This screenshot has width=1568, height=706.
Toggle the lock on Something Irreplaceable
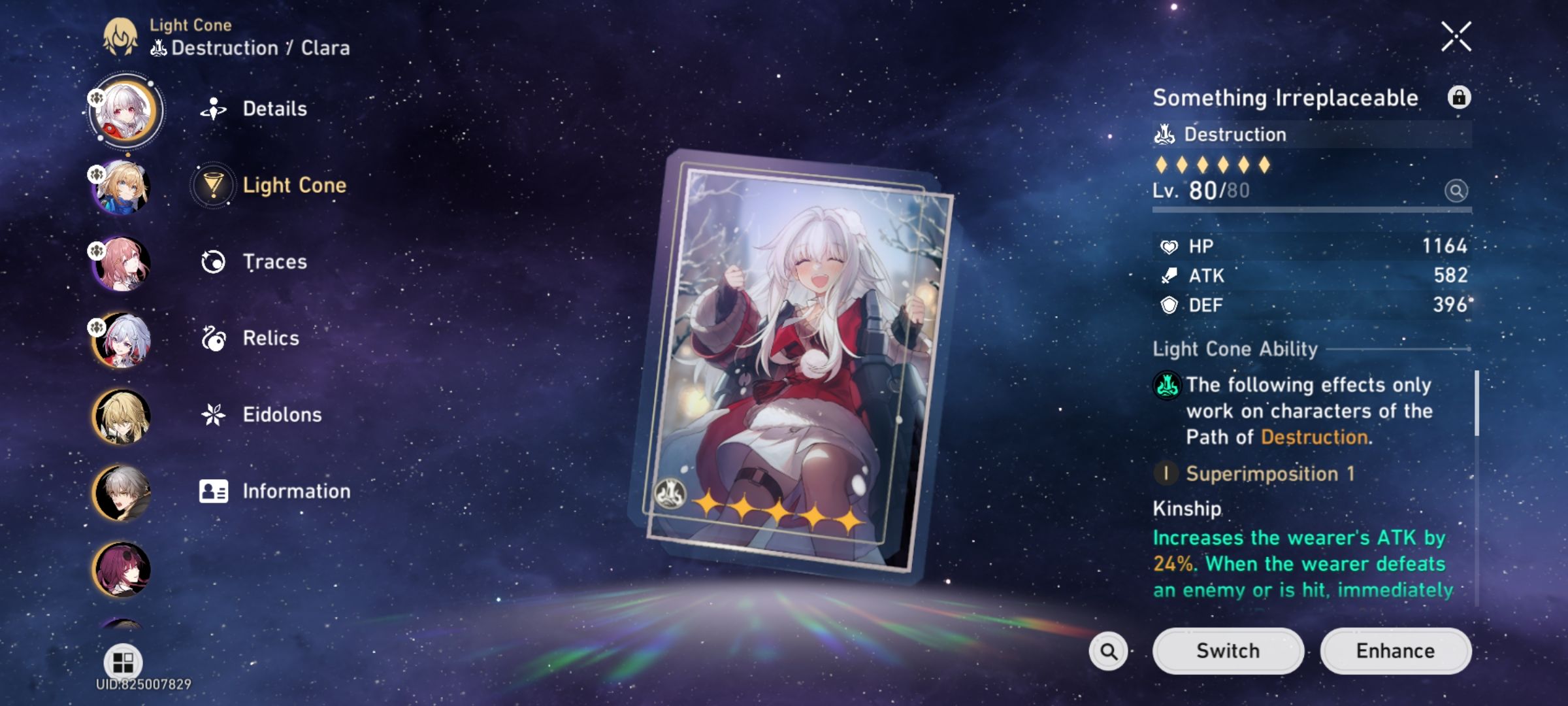(x=1461, y=98)
